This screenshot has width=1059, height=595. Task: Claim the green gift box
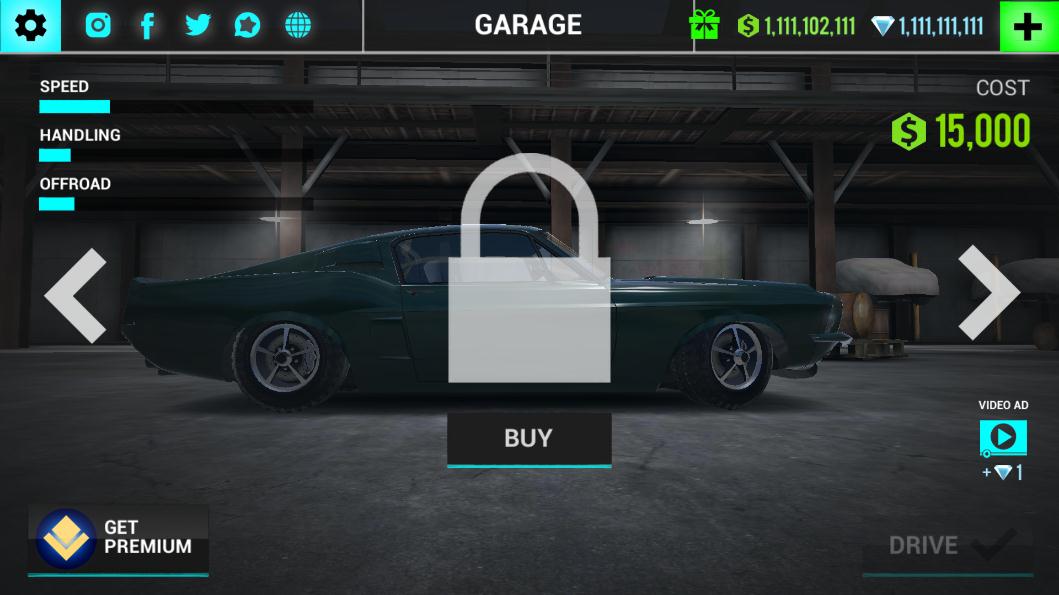tap(704, 26)
